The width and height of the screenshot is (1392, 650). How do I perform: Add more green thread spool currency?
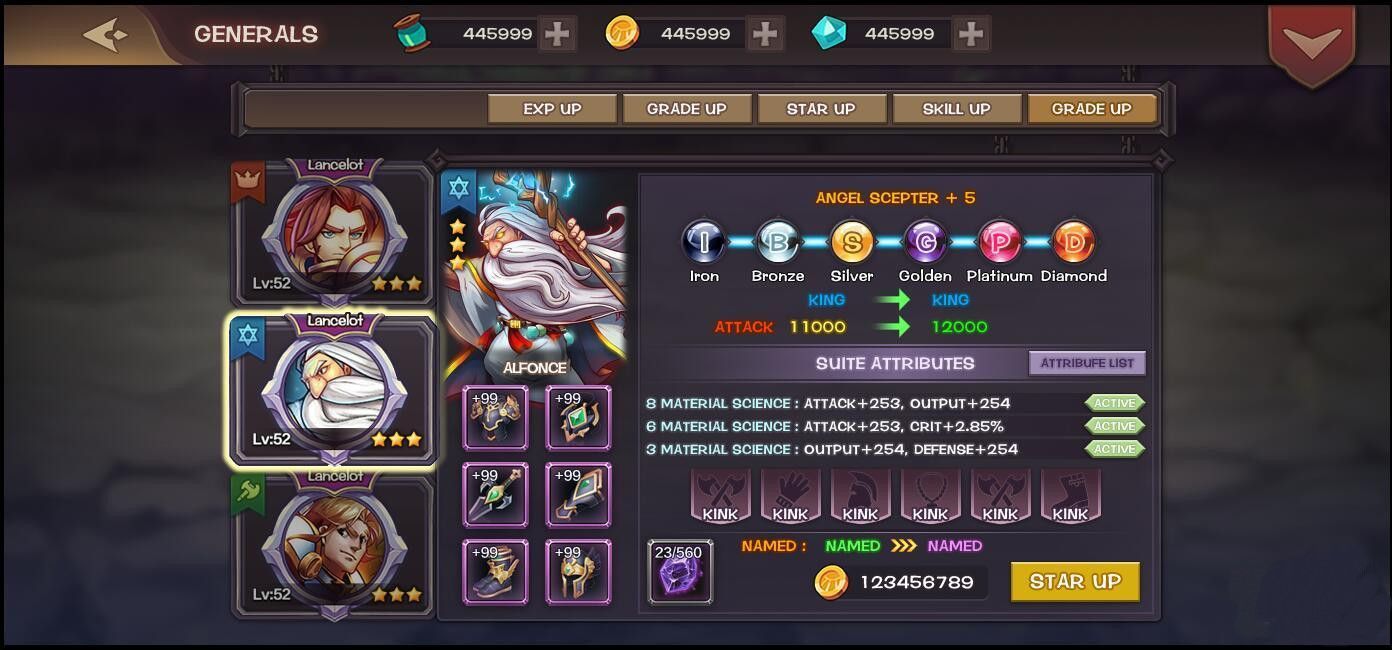click(557, 34)
